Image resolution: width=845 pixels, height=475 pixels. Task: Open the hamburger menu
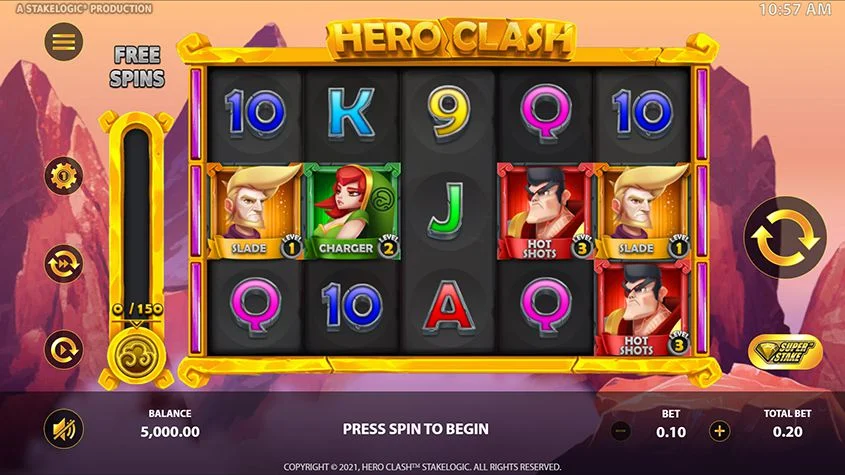point(64,42)
